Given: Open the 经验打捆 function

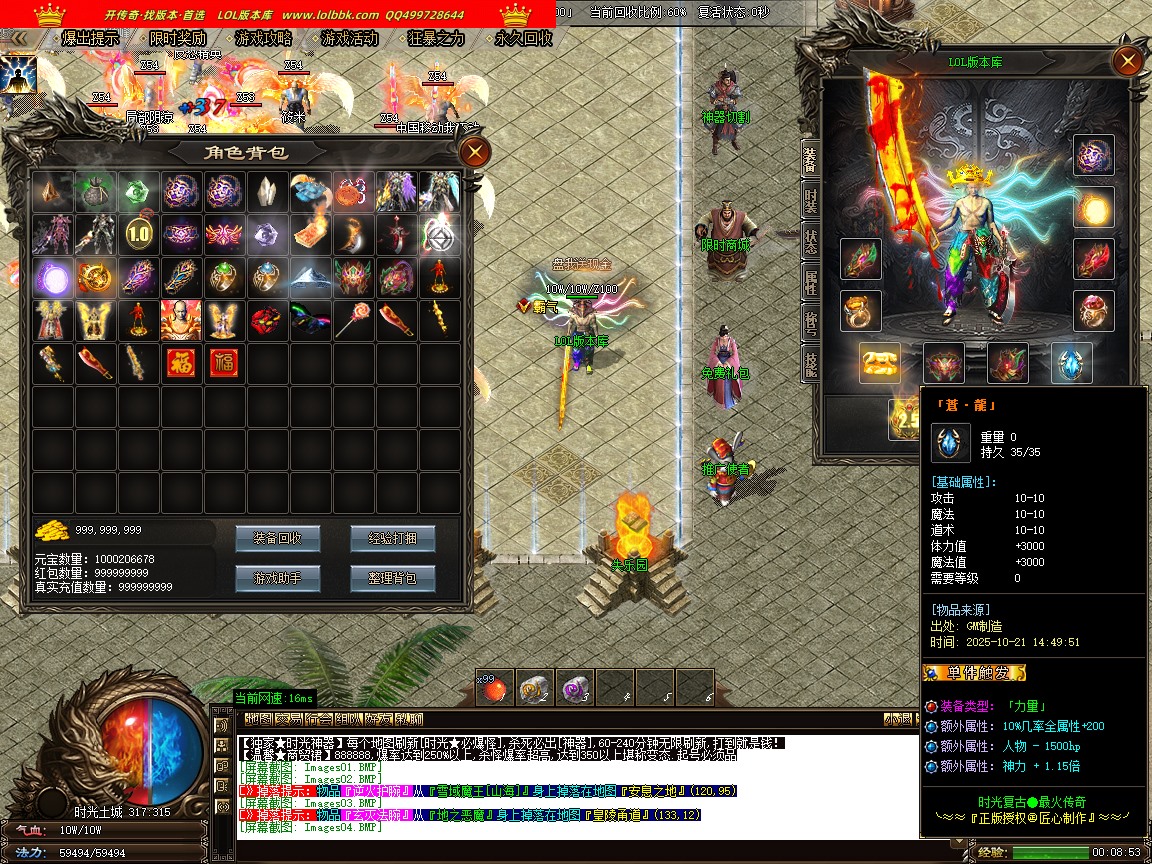Looking at the screenshot, I should (392, 538).
